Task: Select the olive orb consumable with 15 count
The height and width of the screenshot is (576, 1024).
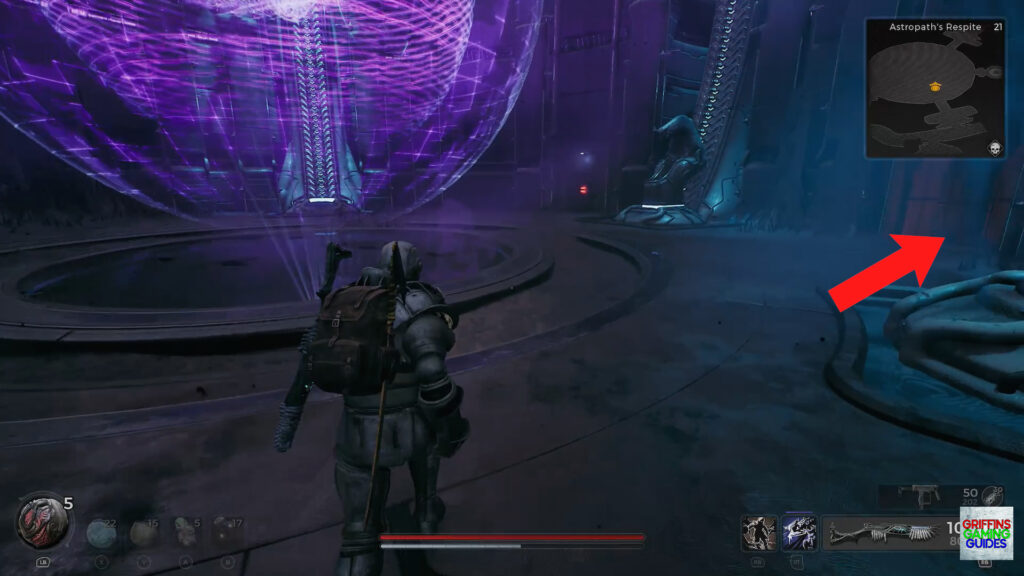Action: (x=142, y=531)
